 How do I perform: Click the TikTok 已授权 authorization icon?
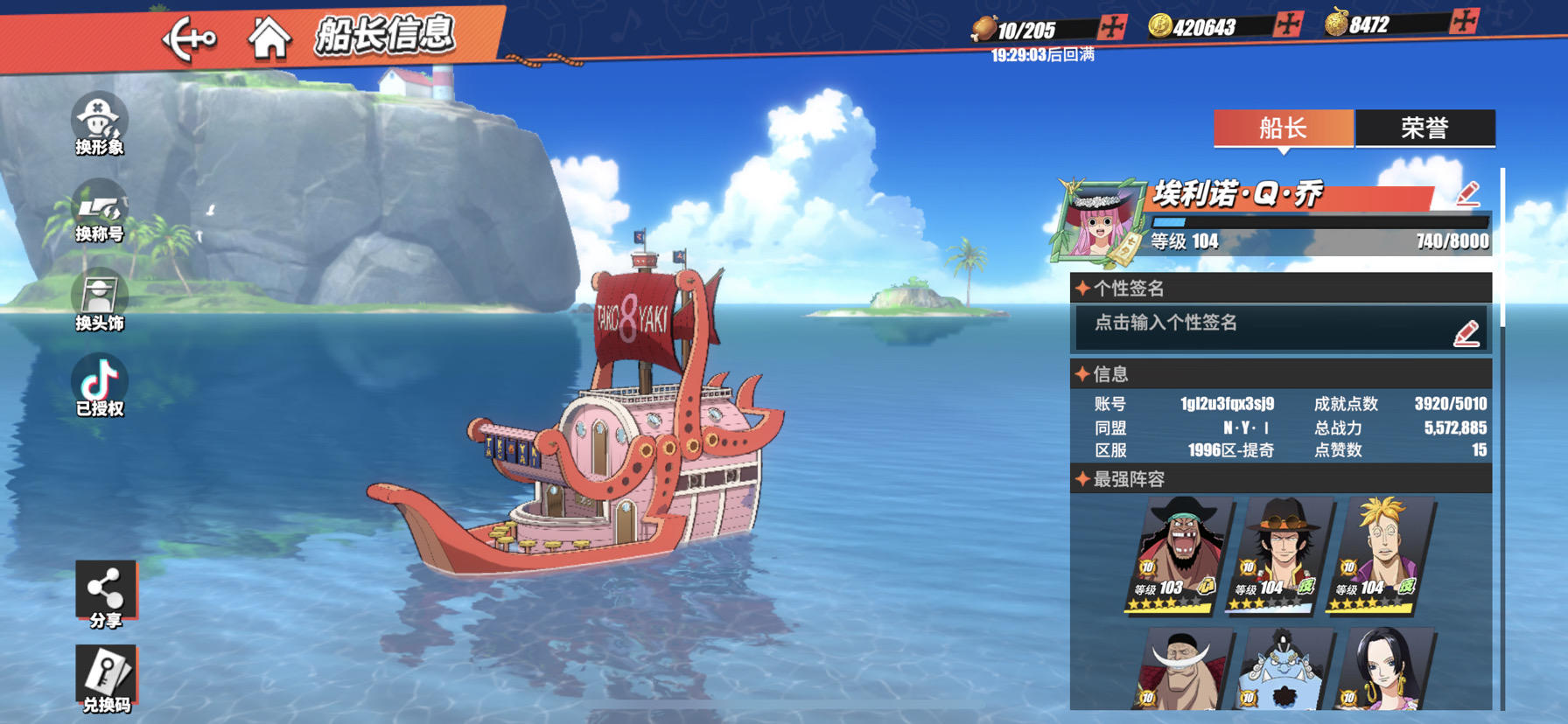99,386
